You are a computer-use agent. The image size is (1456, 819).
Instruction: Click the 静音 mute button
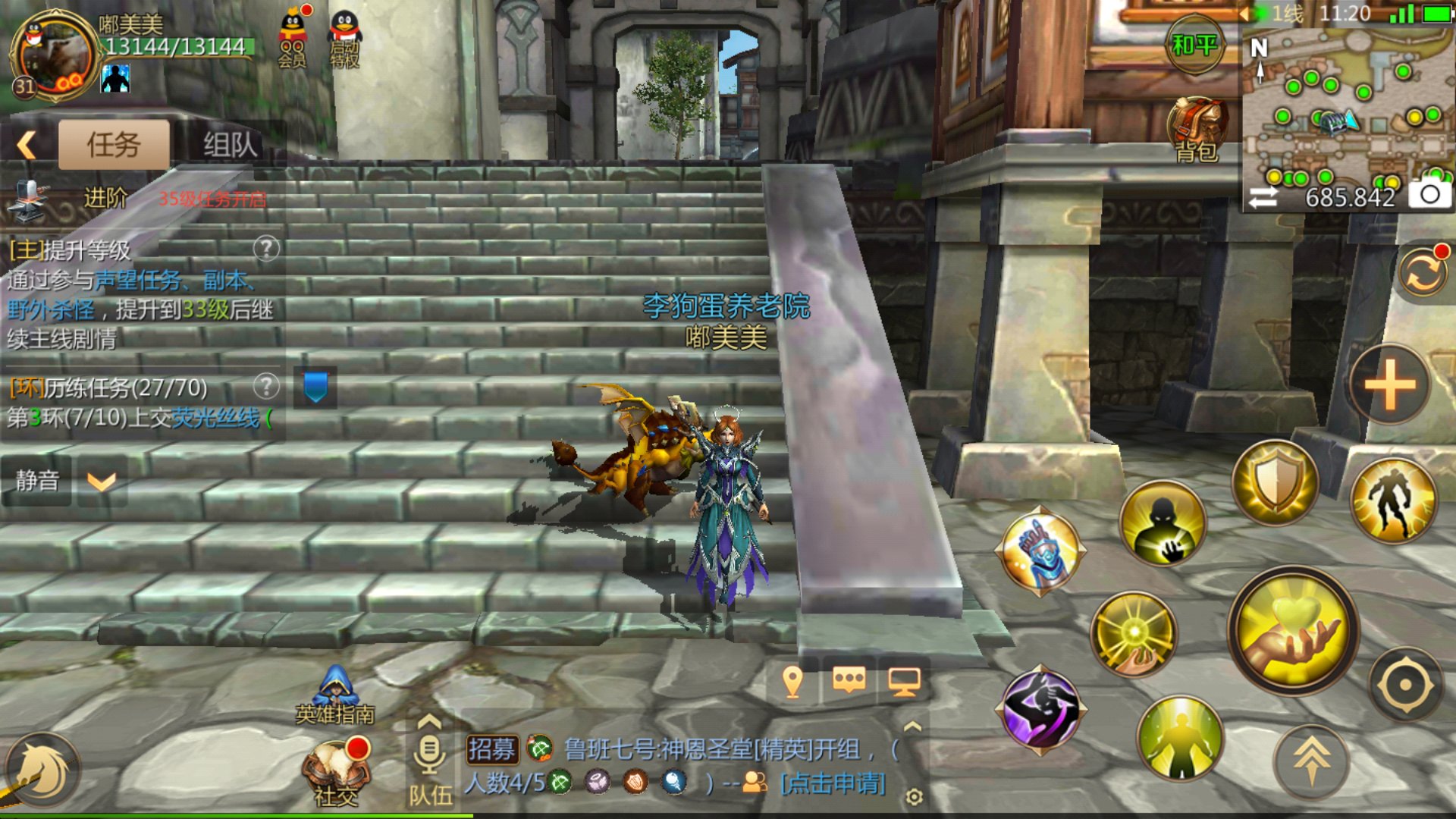click(37, 480)
